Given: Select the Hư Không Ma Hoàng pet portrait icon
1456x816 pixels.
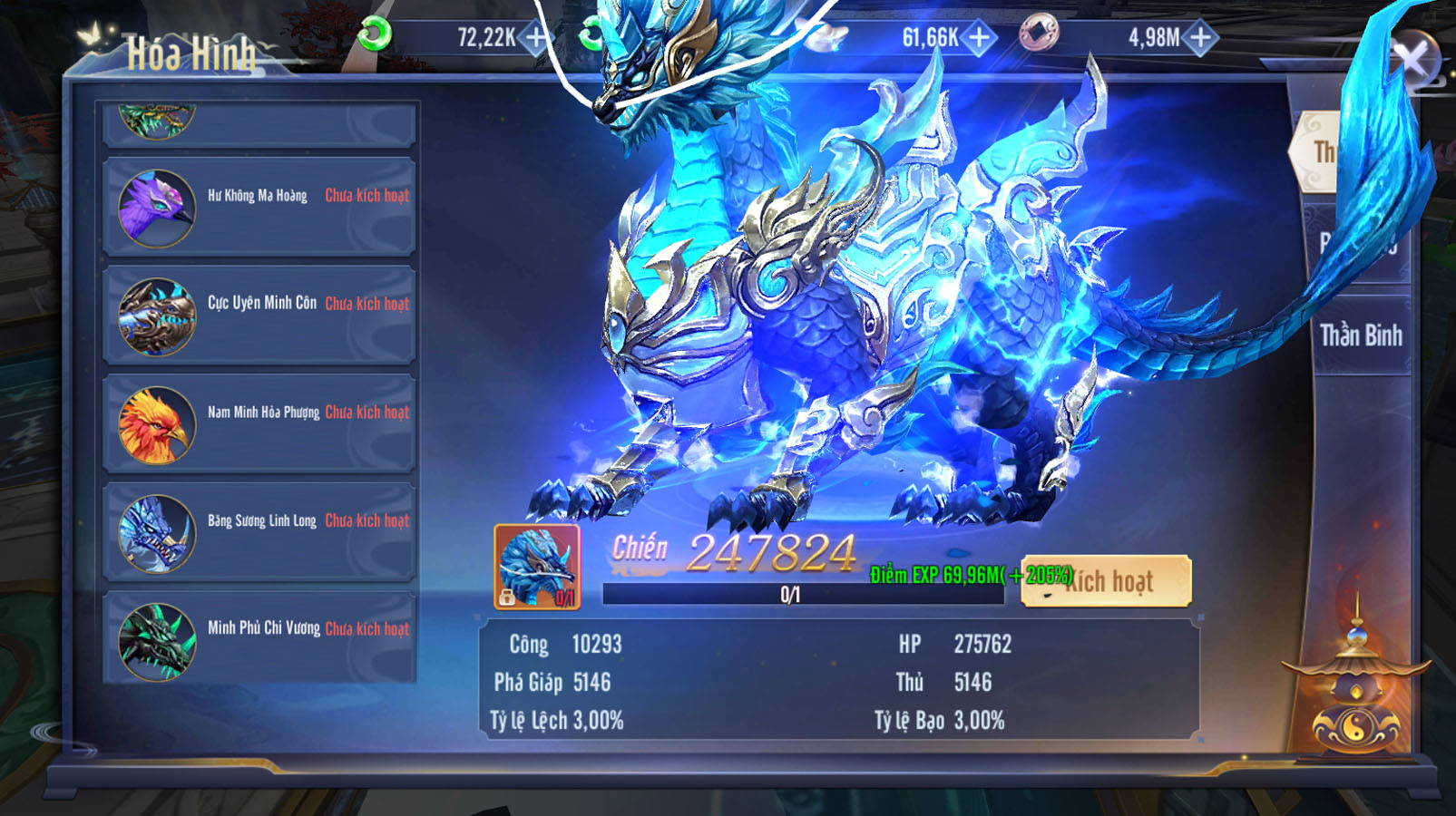Looking at the screenshot, I should pyautogui.click(x=156, y=207).
